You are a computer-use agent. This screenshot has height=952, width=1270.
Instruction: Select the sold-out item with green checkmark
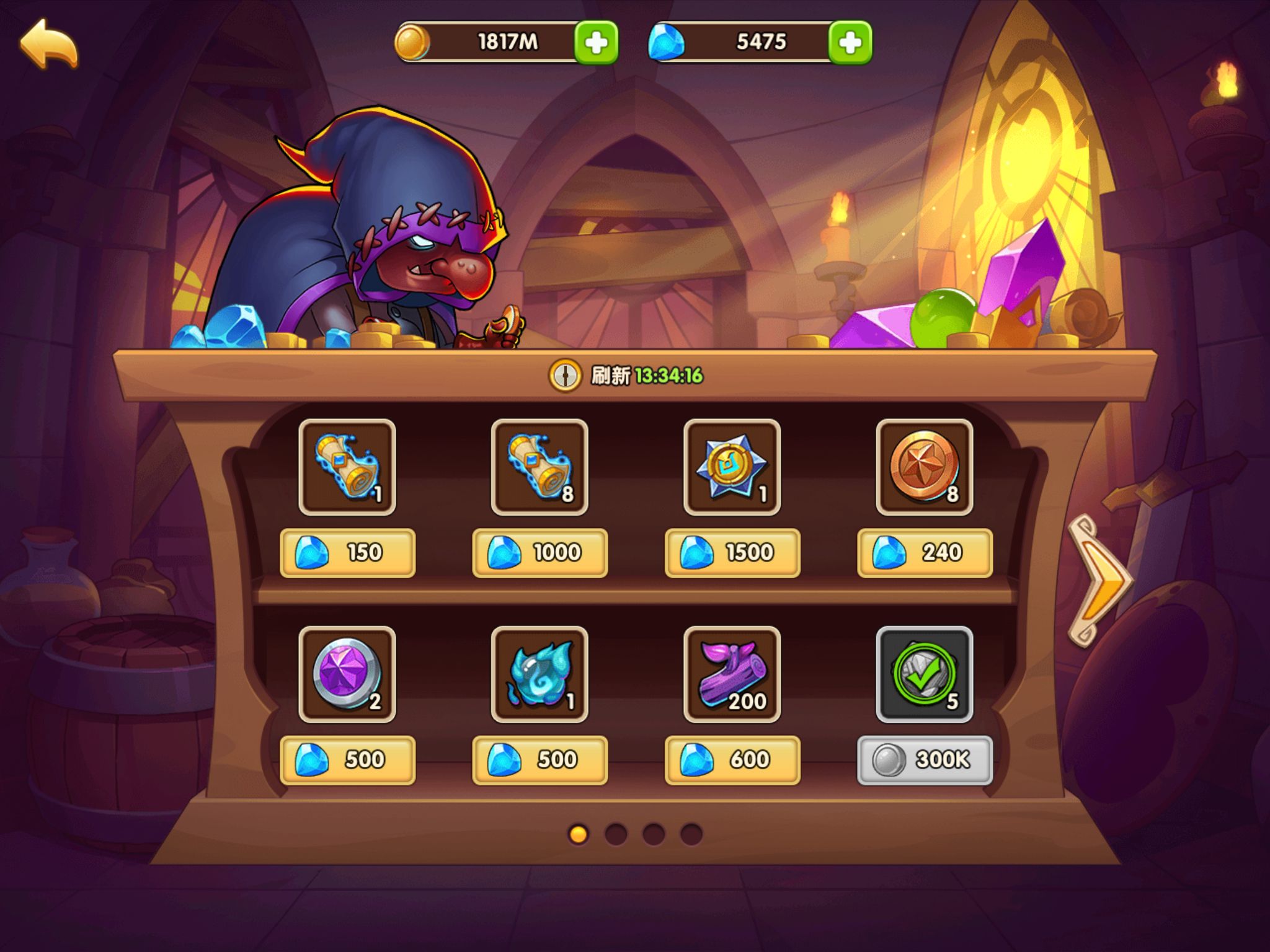click(924, 674)
